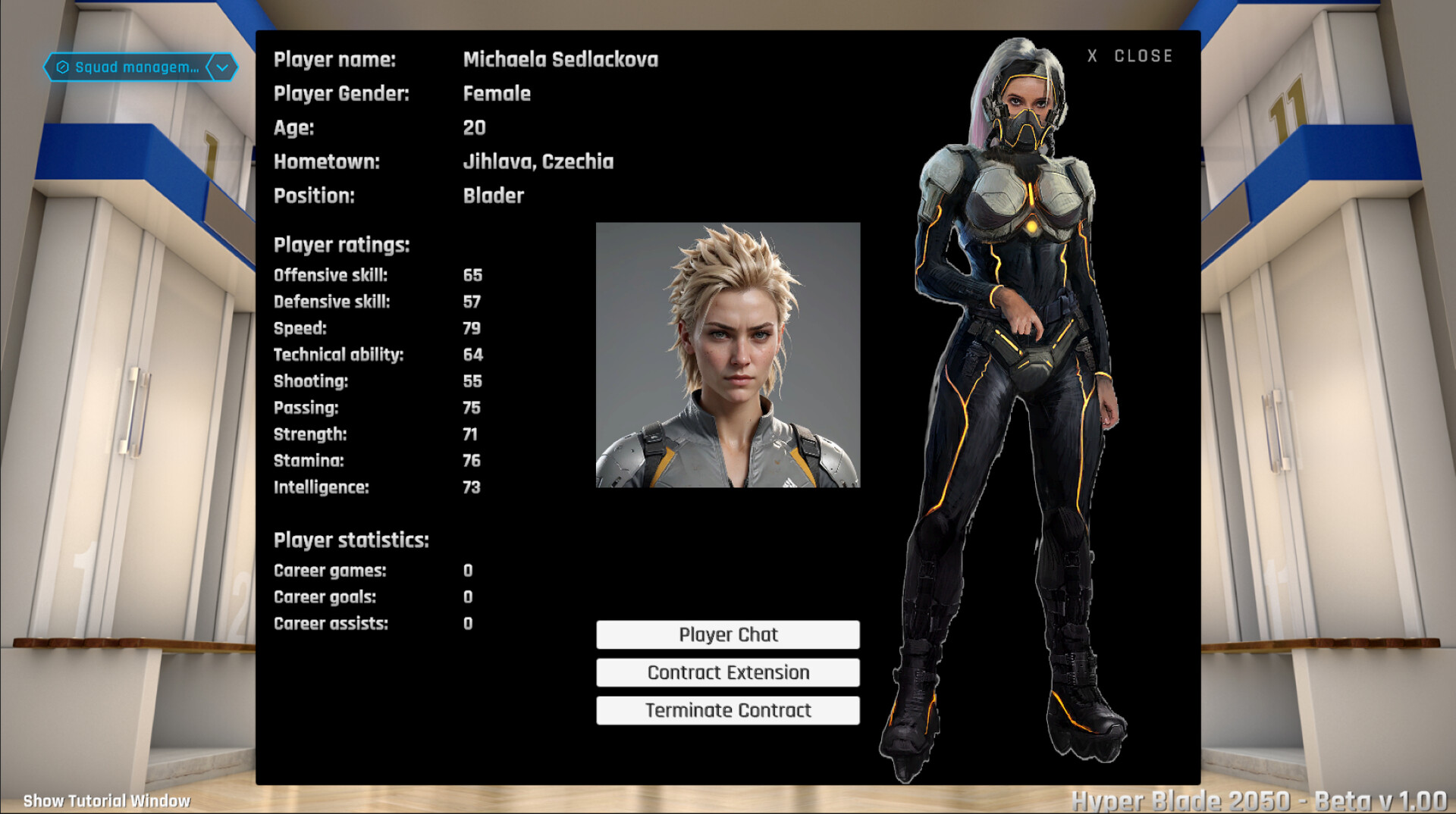The width and height of the screenshot is (1456, 814).
Task: Select the Position value Blader
Action: 493,196
